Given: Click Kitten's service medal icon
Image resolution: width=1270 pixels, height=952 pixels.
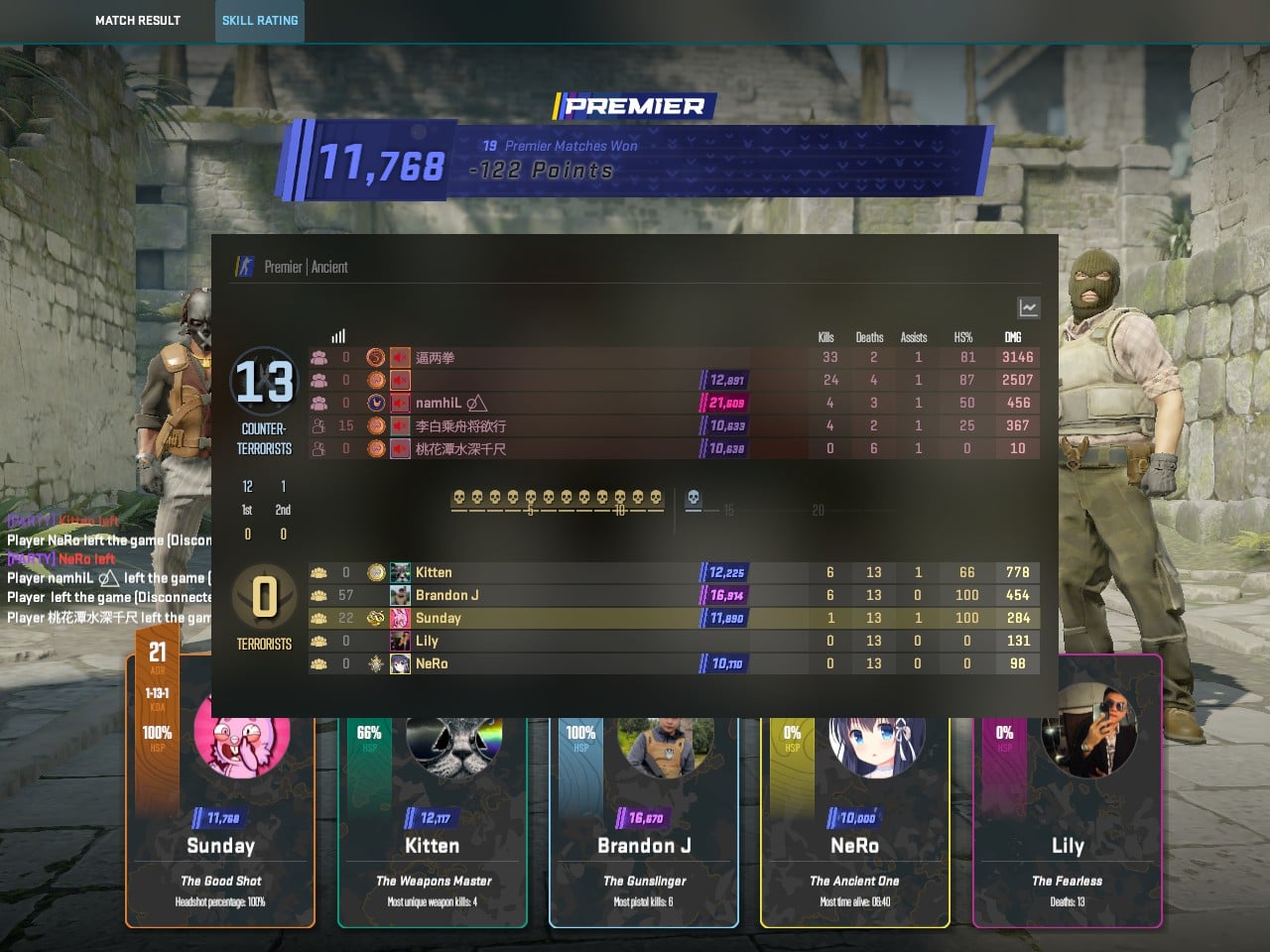Looking at the screenshot, I should point(376,572).
